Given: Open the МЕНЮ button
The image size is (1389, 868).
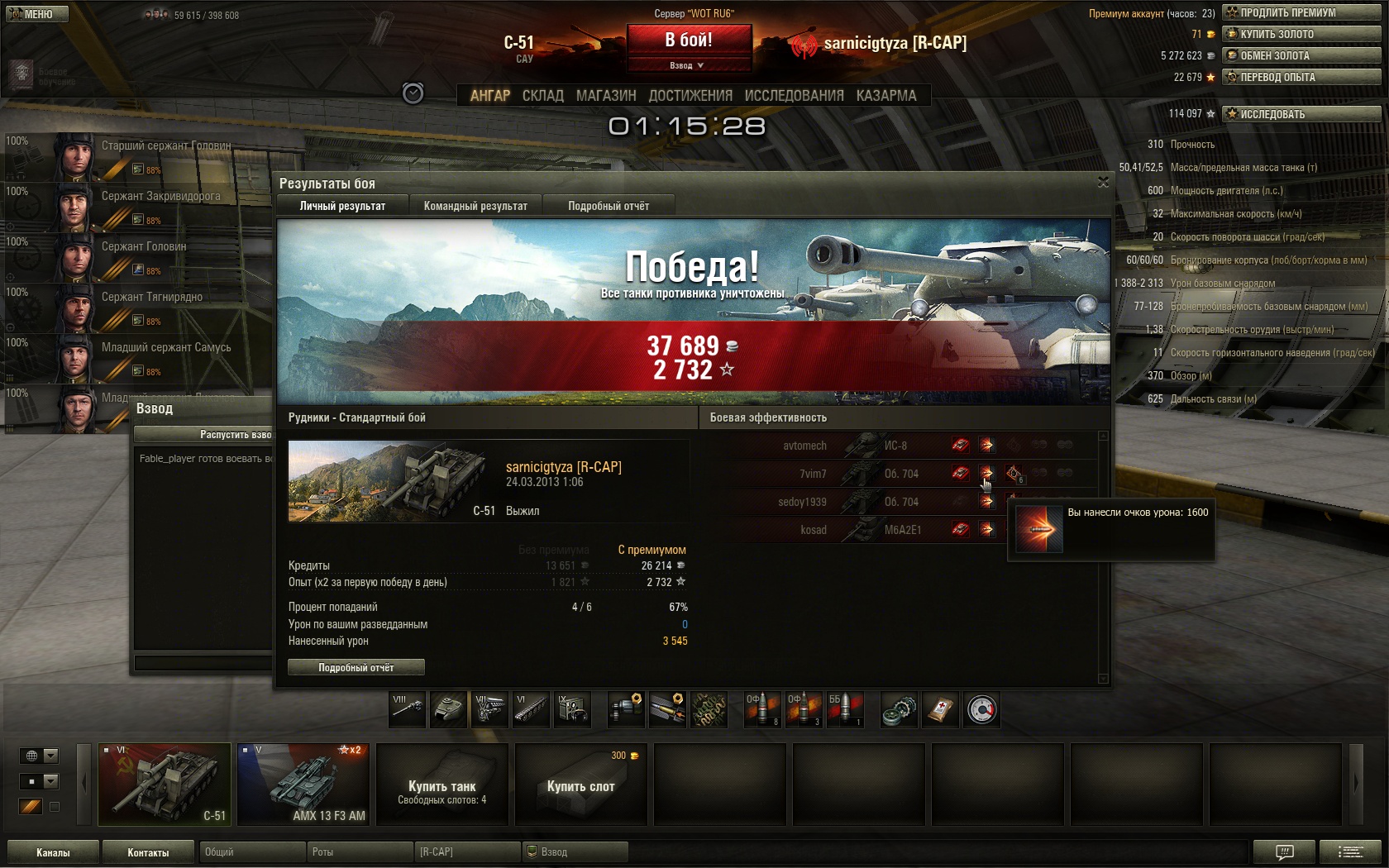Looking at the screenshot, I should coord(36,14).
